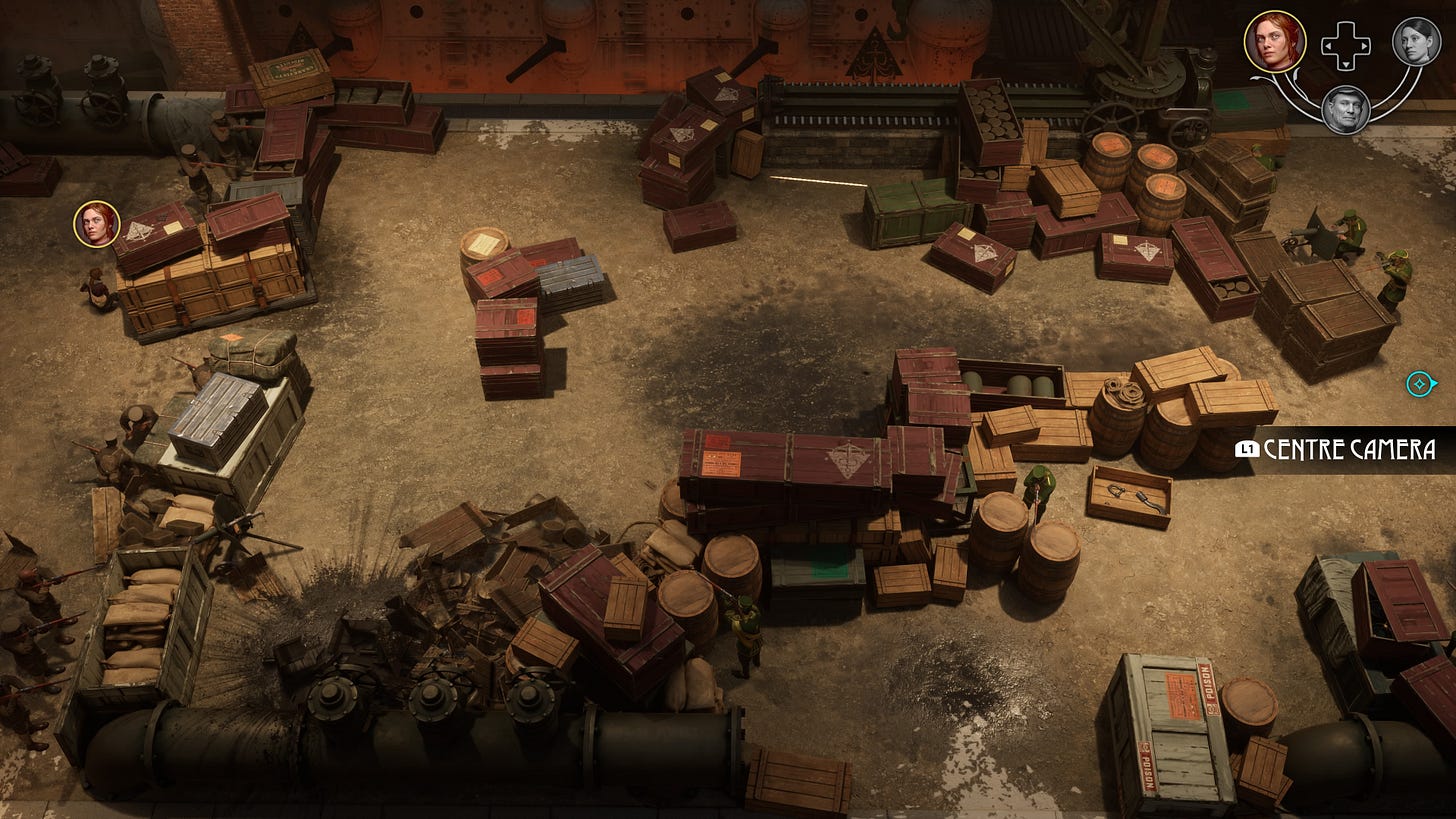The height and width of the screenshot is (819, 1456).
Task: Select the red-haired woman in the squad selector
Action: click(1275, 42)
